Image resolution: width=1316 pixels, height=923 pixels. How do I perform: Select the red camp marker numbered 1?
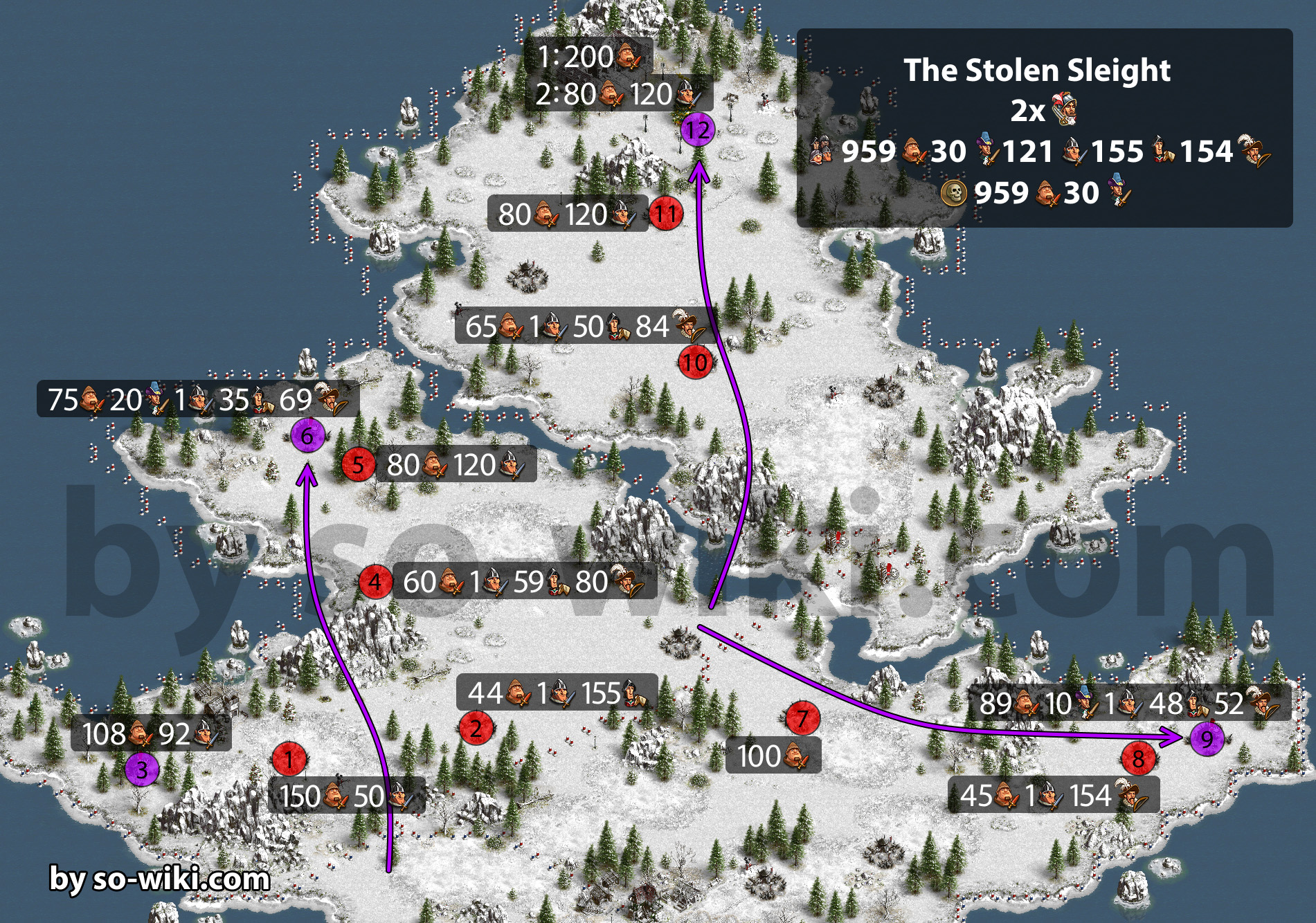(x=289, y=760)
